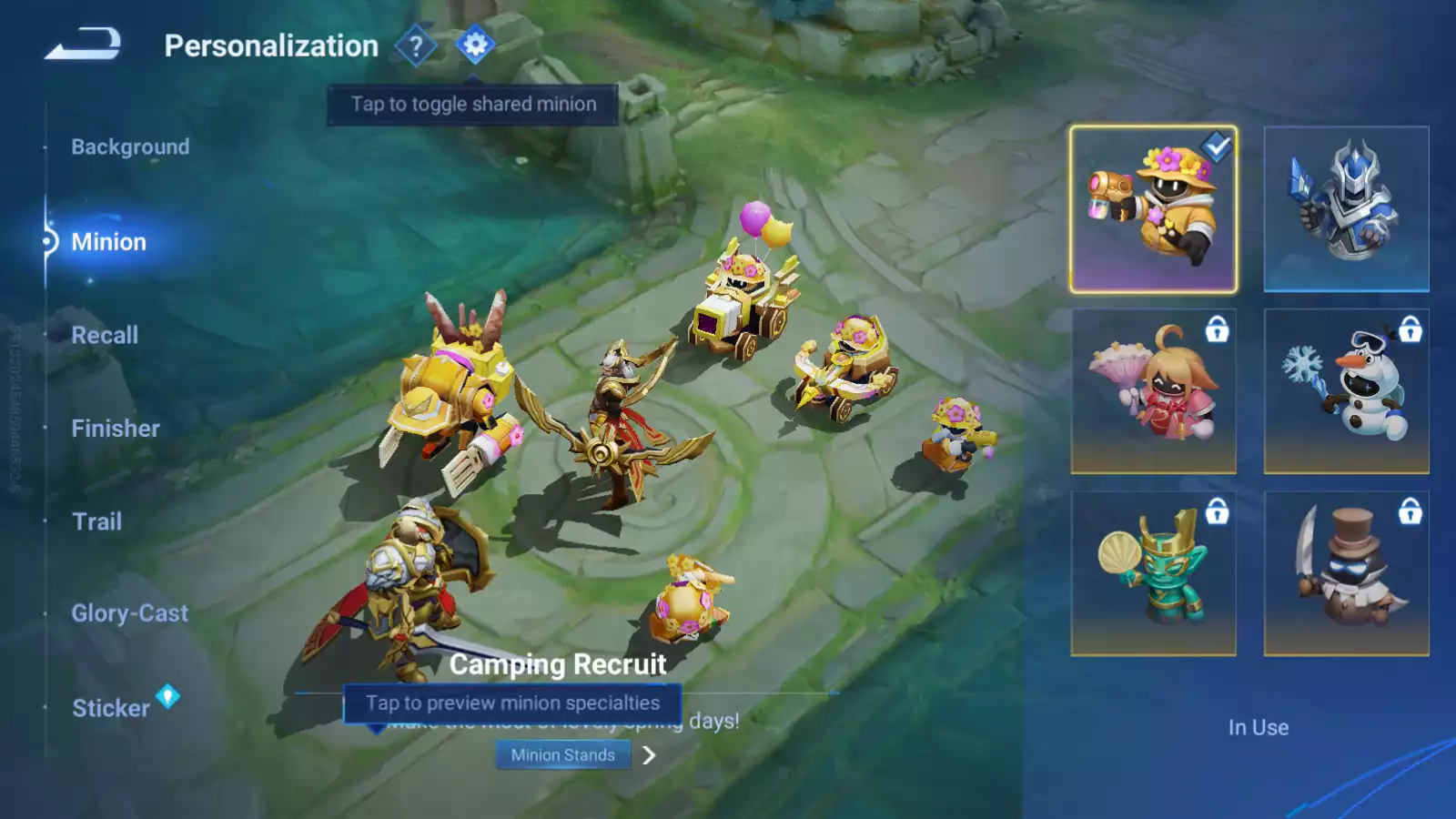Open the Glory-Cast category
This screenshot has width=1456, height=819.
tap(129, 613)
